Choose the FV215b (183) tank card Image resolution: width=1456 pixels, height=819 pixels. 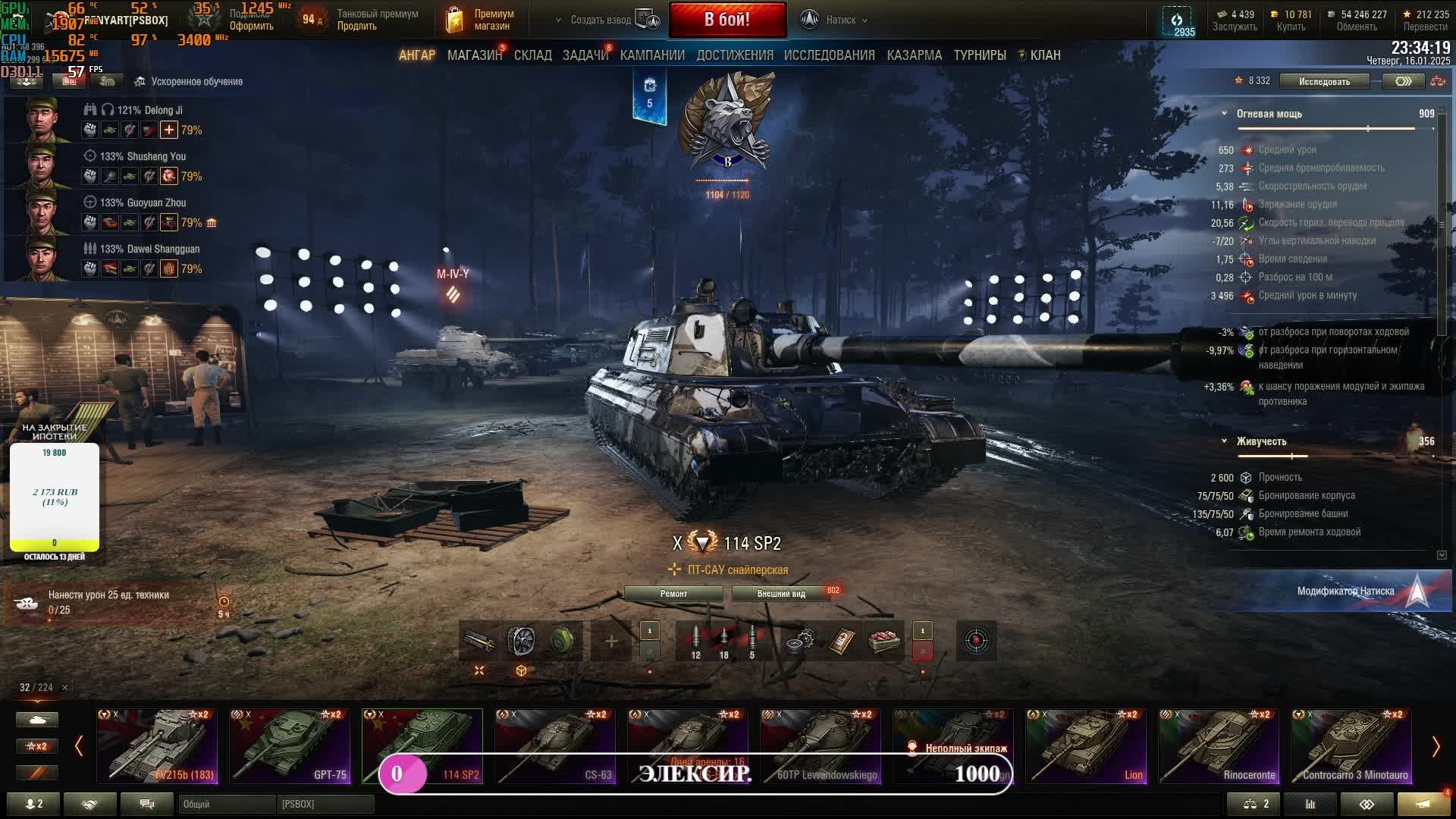[x=157, y=745]
